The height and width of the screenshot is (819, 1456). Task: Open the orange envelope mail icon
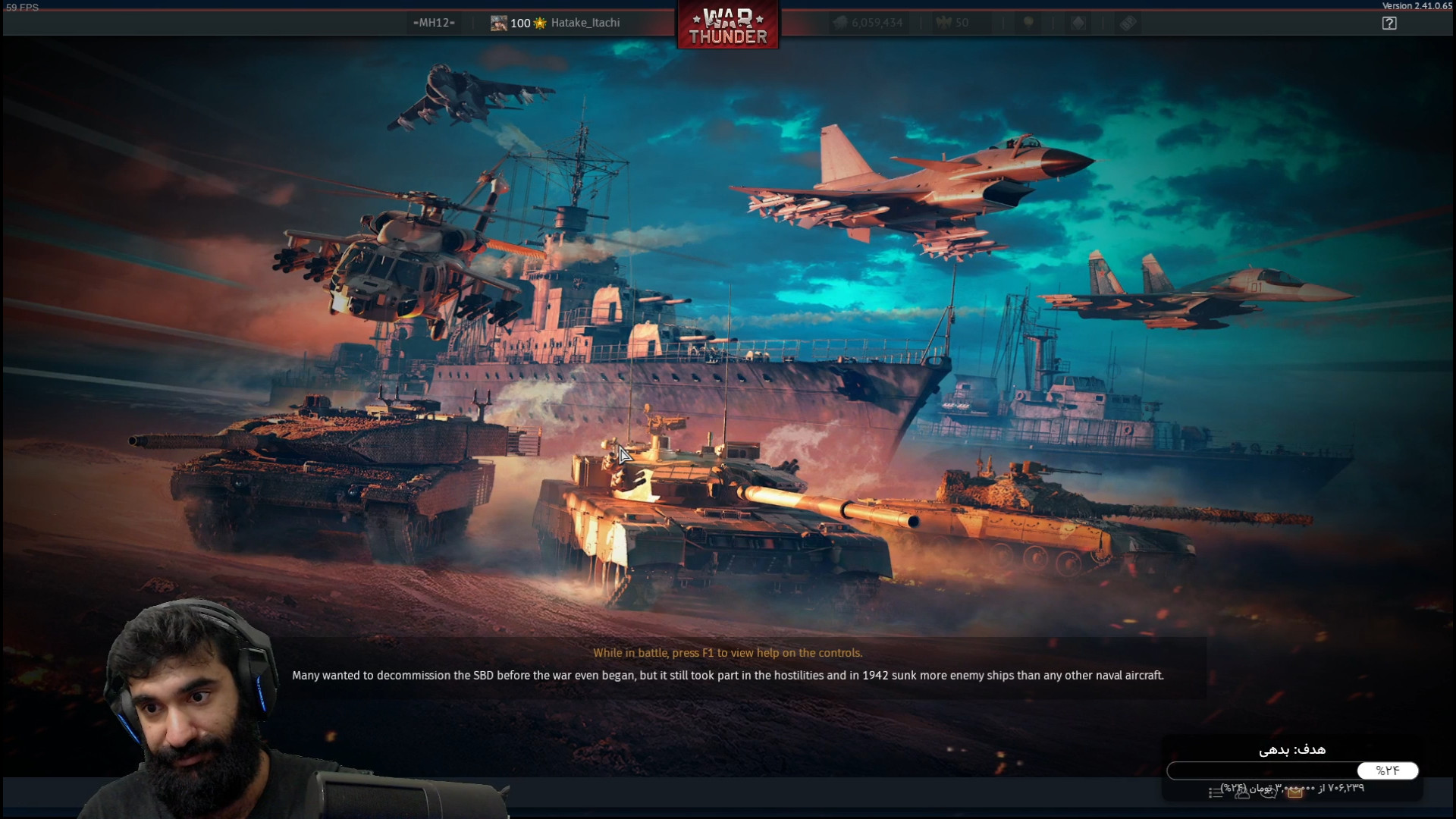1295,792
